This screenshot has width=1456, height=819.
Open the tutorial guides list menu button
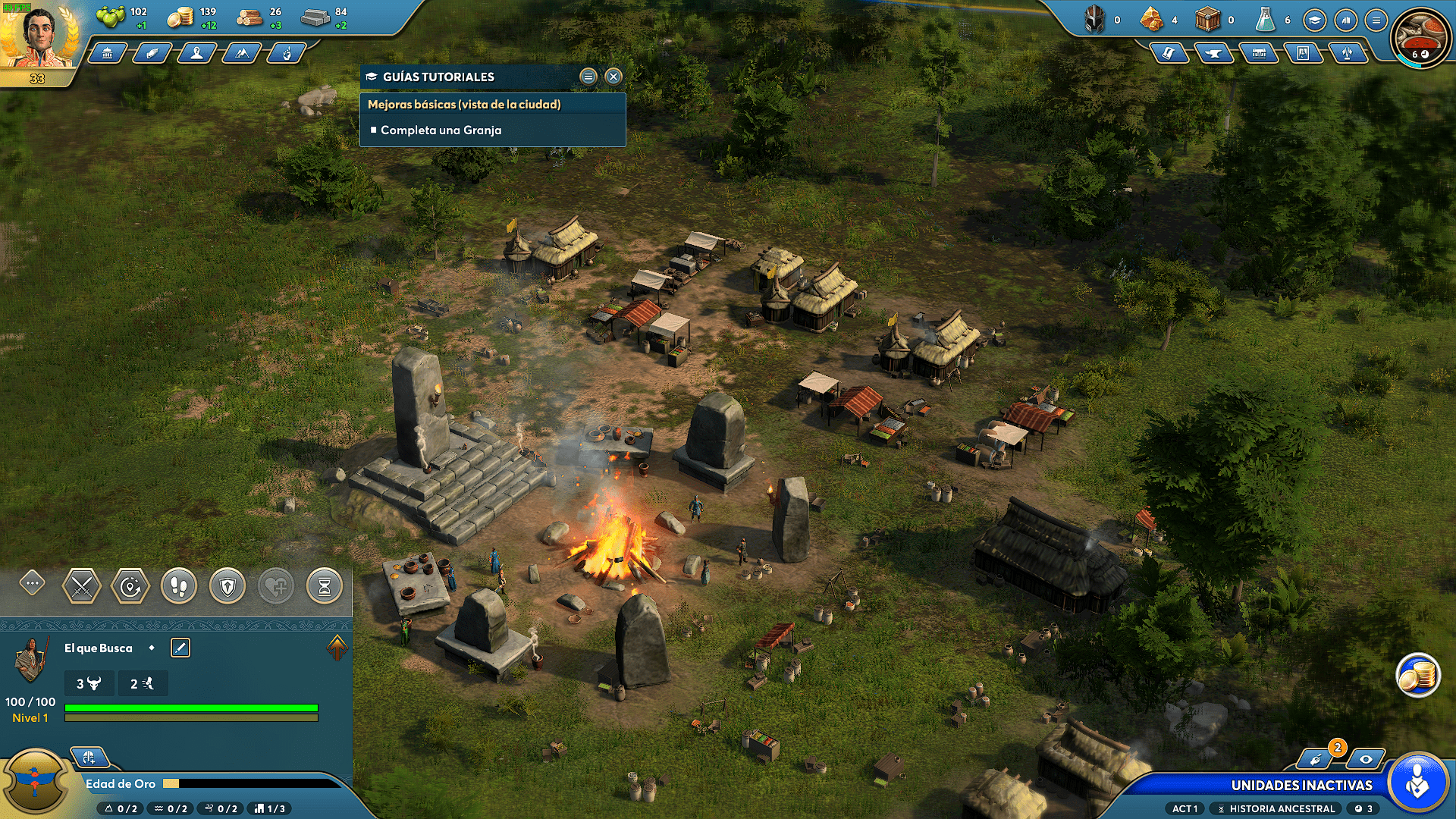point(588,77)
